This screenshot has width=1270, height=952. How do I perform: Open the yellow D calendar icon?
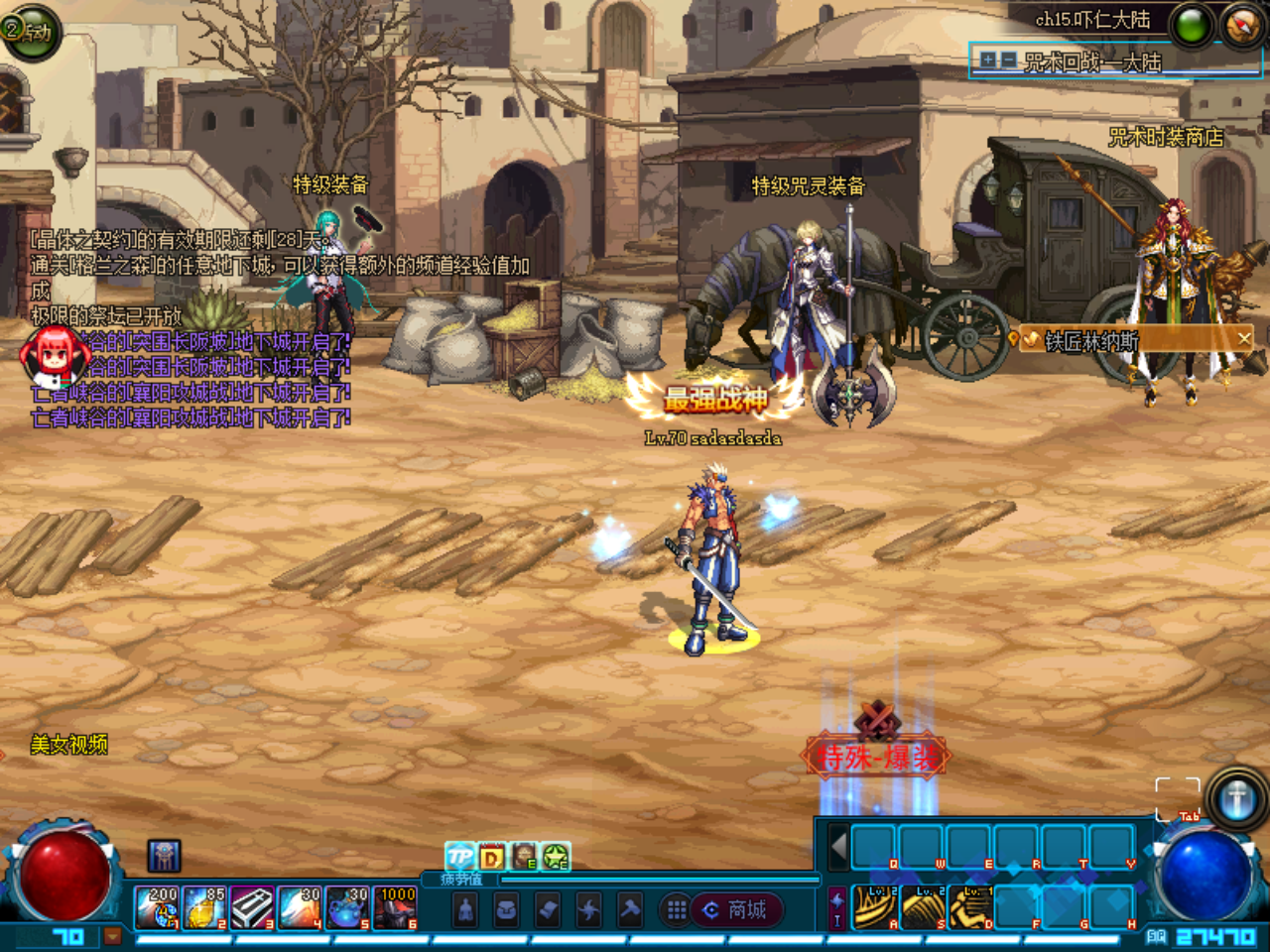coord(492,856)
